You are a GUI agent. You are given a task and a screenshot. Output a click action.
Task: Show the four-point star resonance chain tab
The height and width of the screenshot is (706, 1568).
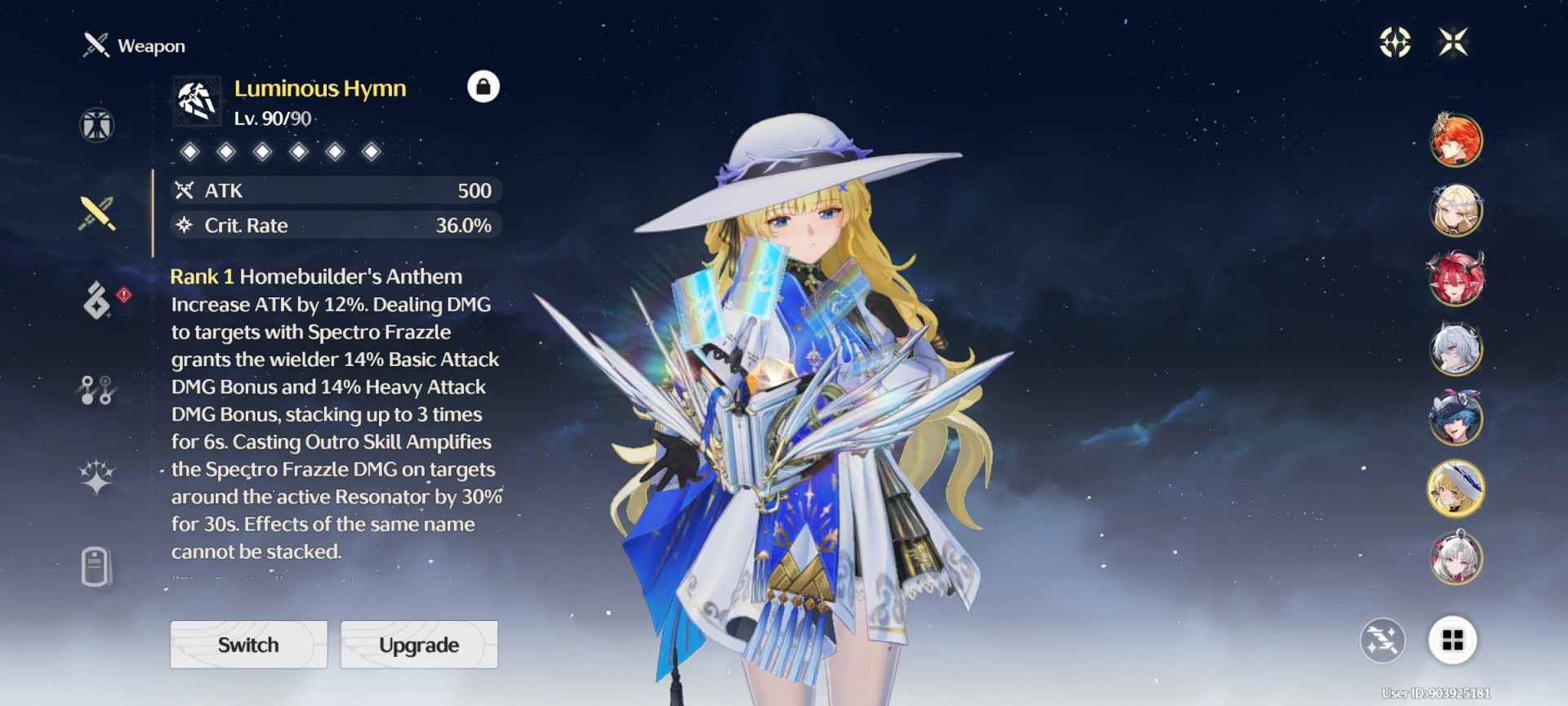[x=96, y=478]
